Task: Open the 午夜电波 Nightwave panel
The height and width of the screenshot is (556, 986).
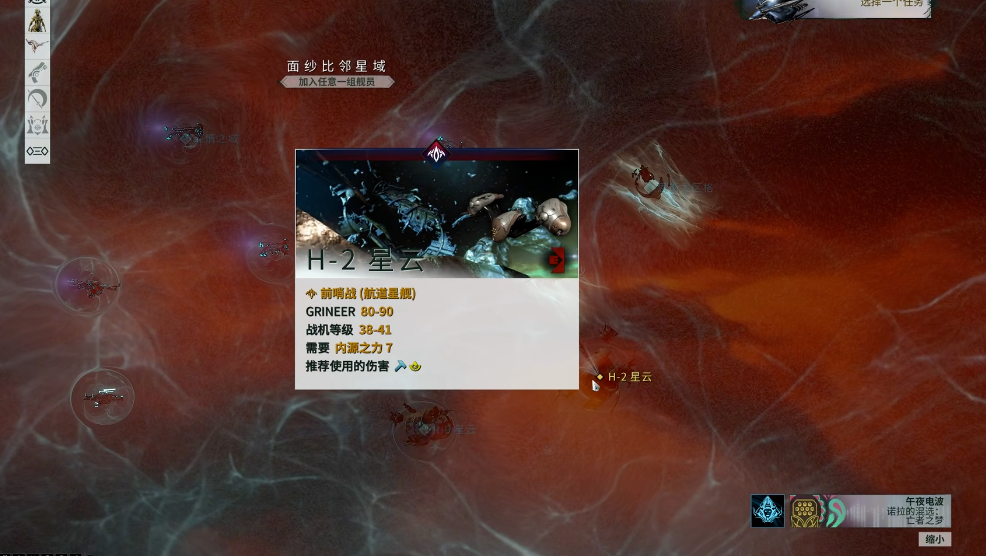Action: click(x=888, y=511)
